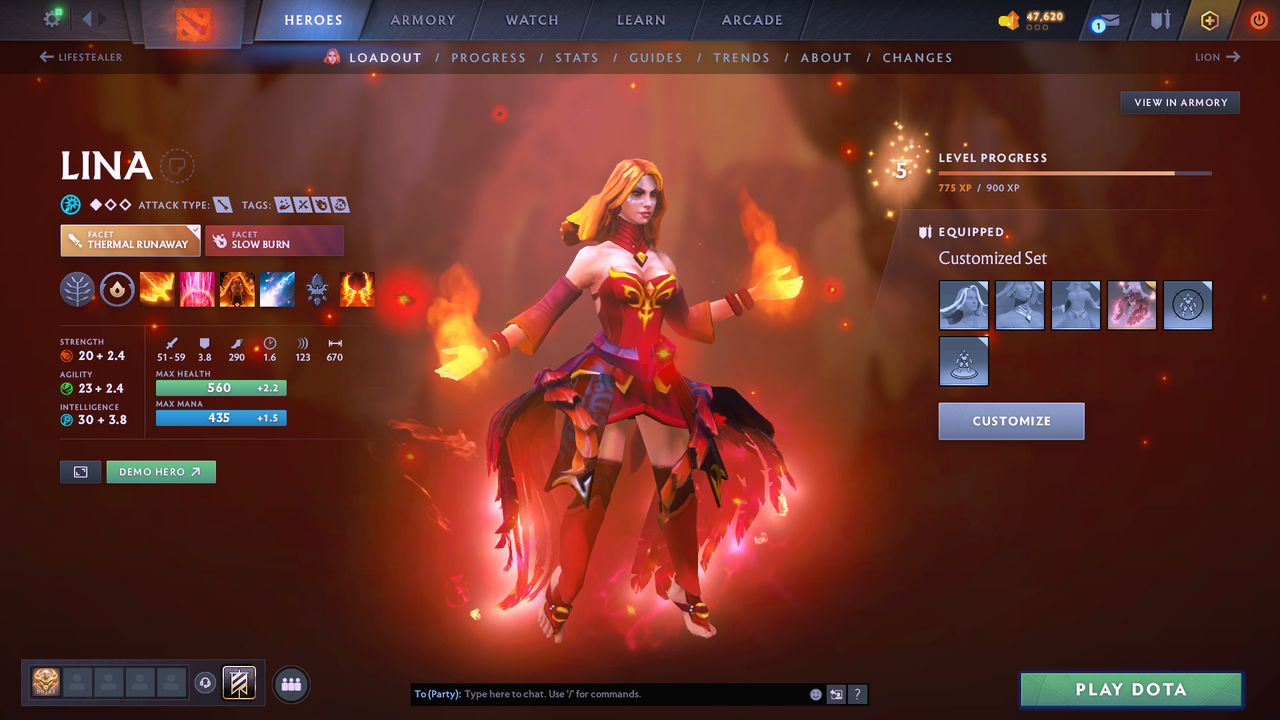Screen dimensions: 1280x720
Task: Select the Fiery Soul passive ability icon
Action: click(x=237, y=289)
